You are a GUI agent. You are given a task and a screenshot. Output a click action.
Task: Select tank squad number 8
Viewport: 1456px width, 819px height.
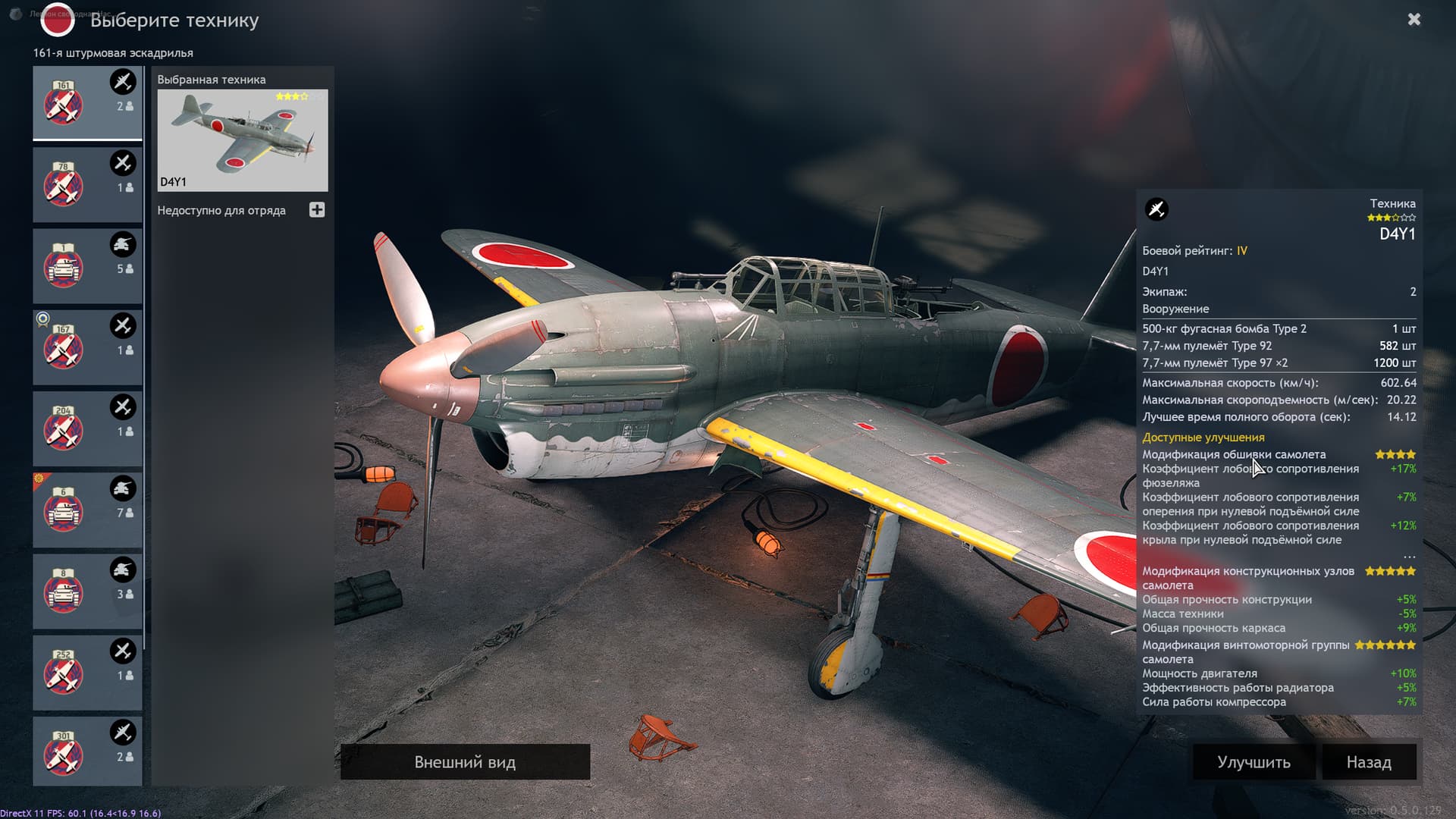coord(87,591)
